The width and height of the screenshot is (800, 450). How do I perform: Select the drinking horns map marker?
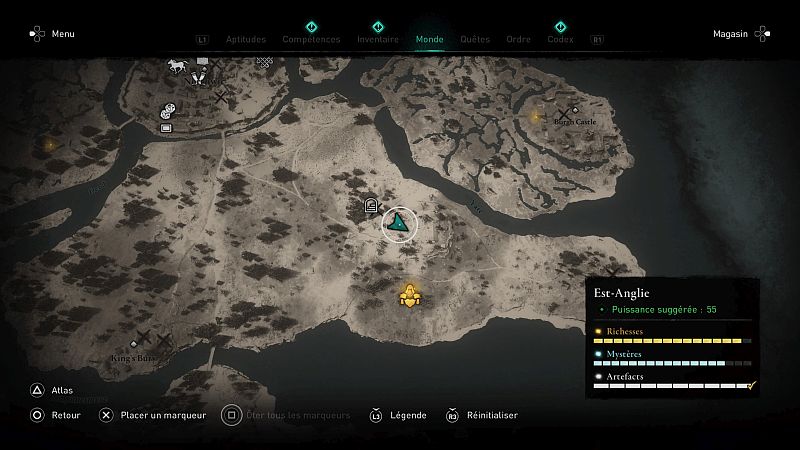click(196, 77)
